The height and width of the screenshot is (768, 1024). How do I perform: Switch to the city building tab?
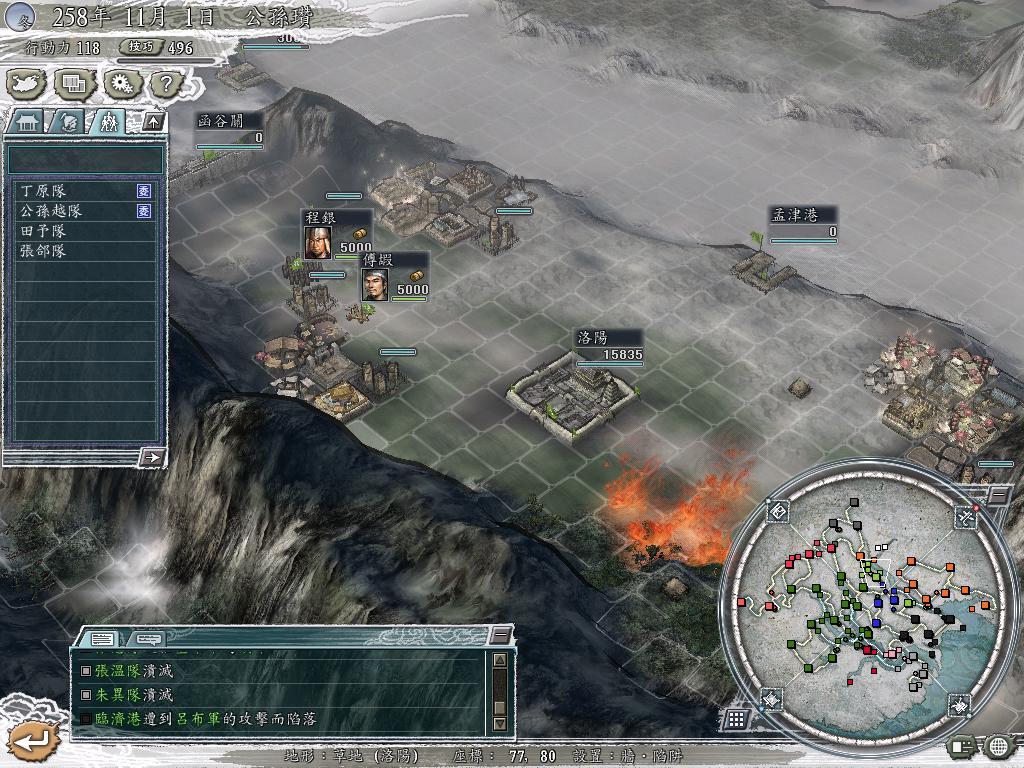26,122
